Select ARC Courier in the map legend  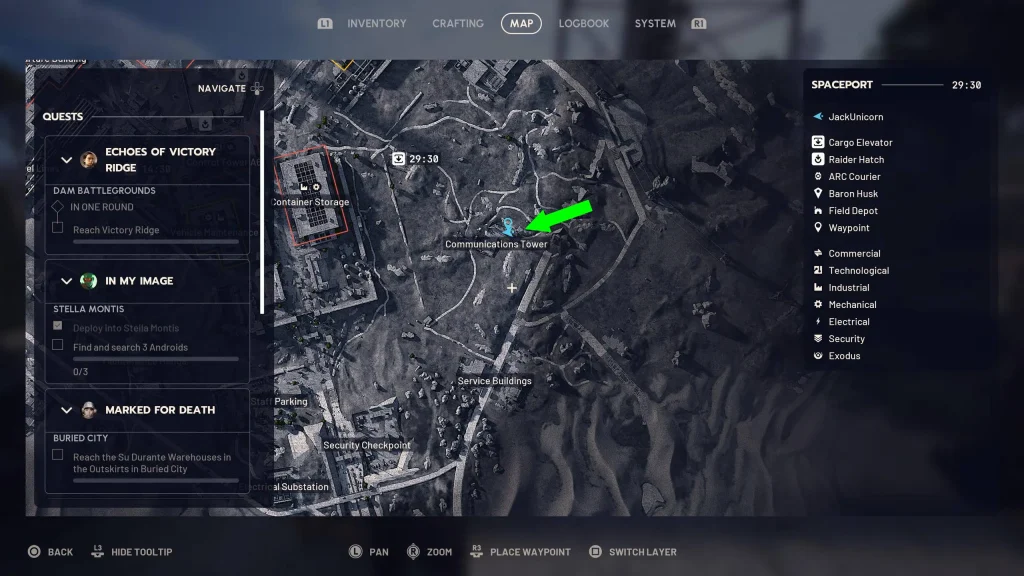pyautogui.click(x=854, y=176)
